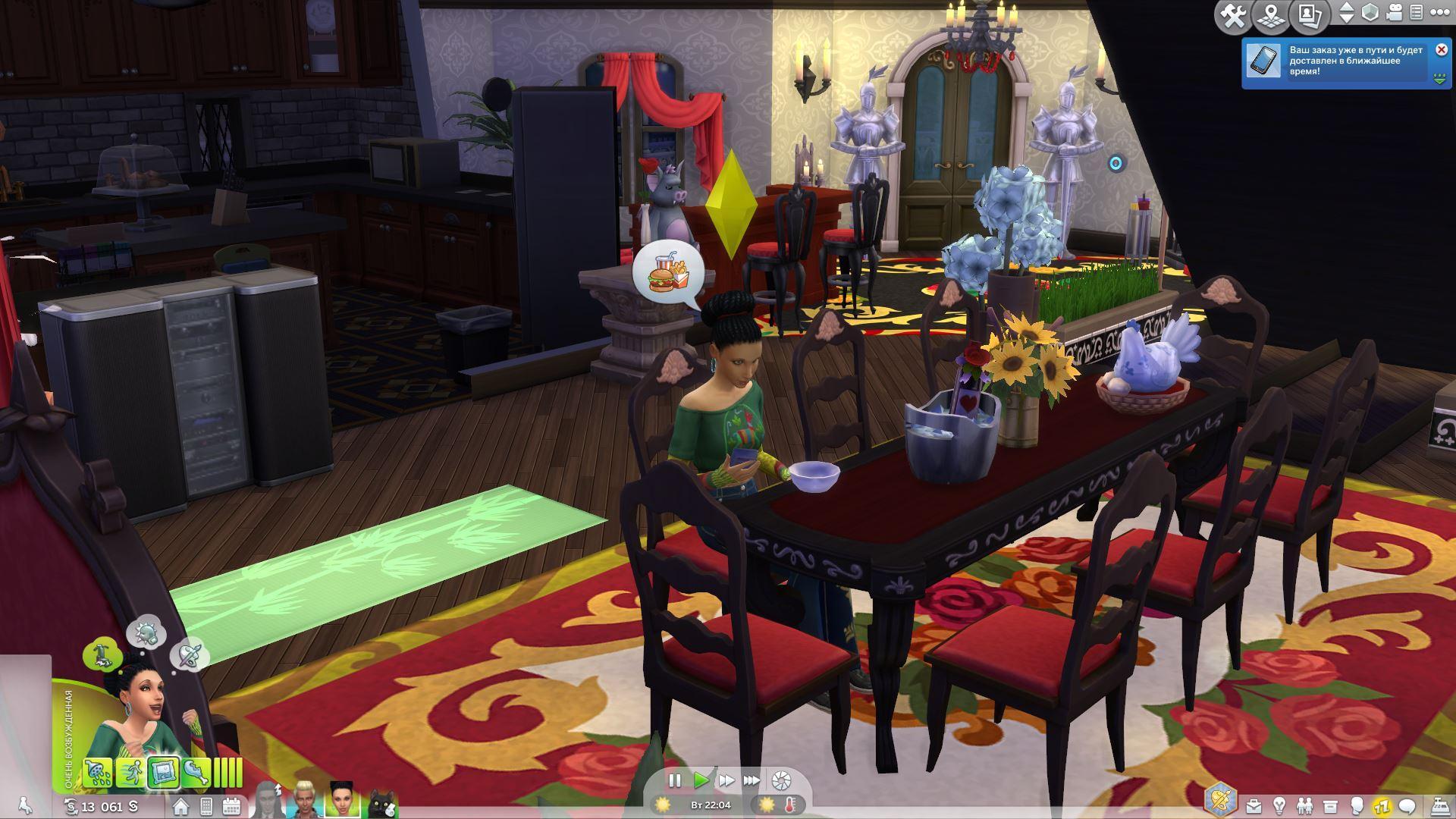Open the relationships panel
Viewport: 1456px width, 819px height.
pyautogui.click(x=1304, y=805)
